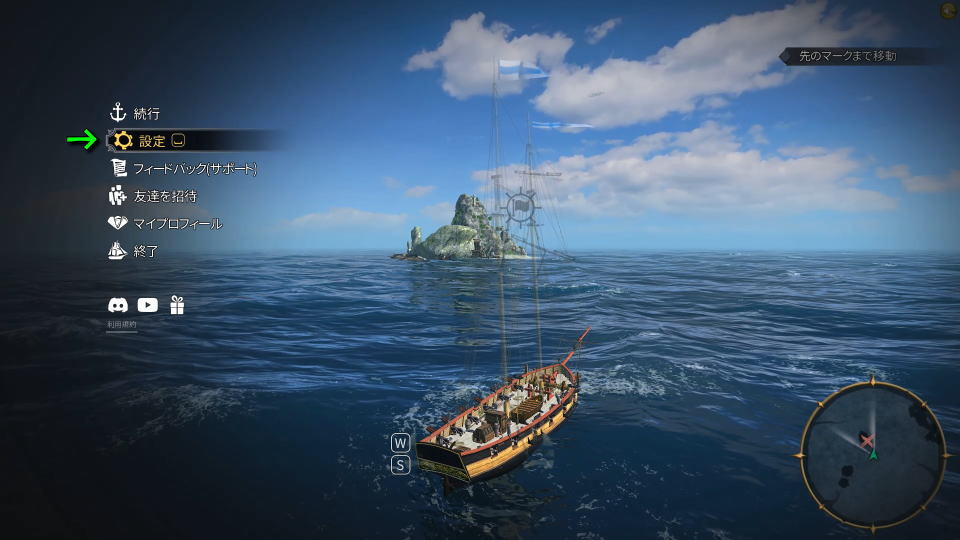The image size is (960, 540).
Task: Click the gold coin icon in the corner
Action: click(948, 11)
